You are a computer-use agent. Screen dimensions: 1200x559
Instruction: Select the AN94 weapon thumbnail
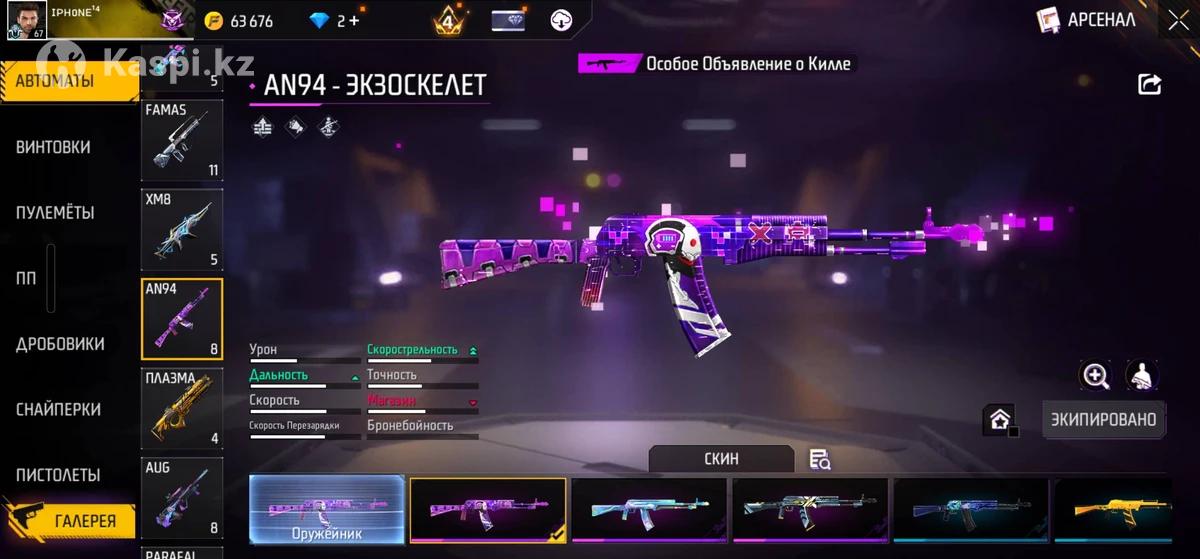[x=181, y=319]
